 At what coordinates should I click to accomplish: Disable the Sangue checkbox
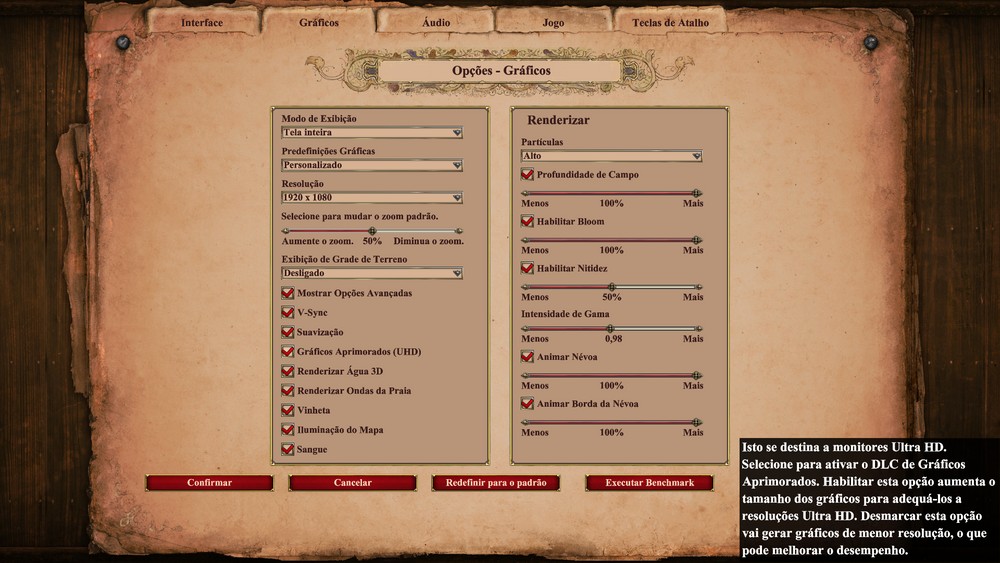288,450
